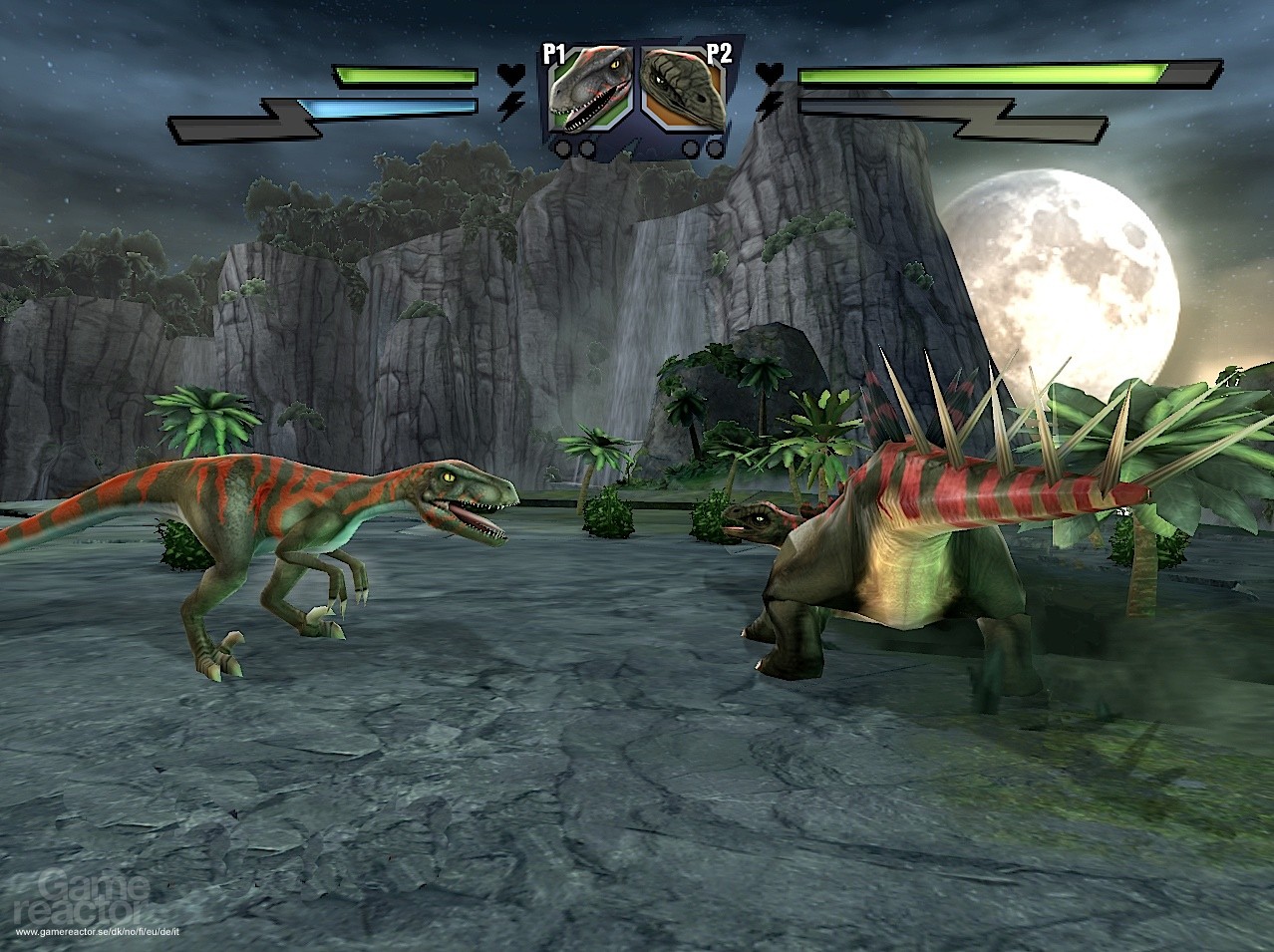Image resolution: width=1274 pixels, height=952 pixels.
Task: Click the lightning bolt icon beside P2's energy bar
Action: [x=769, y=105]
